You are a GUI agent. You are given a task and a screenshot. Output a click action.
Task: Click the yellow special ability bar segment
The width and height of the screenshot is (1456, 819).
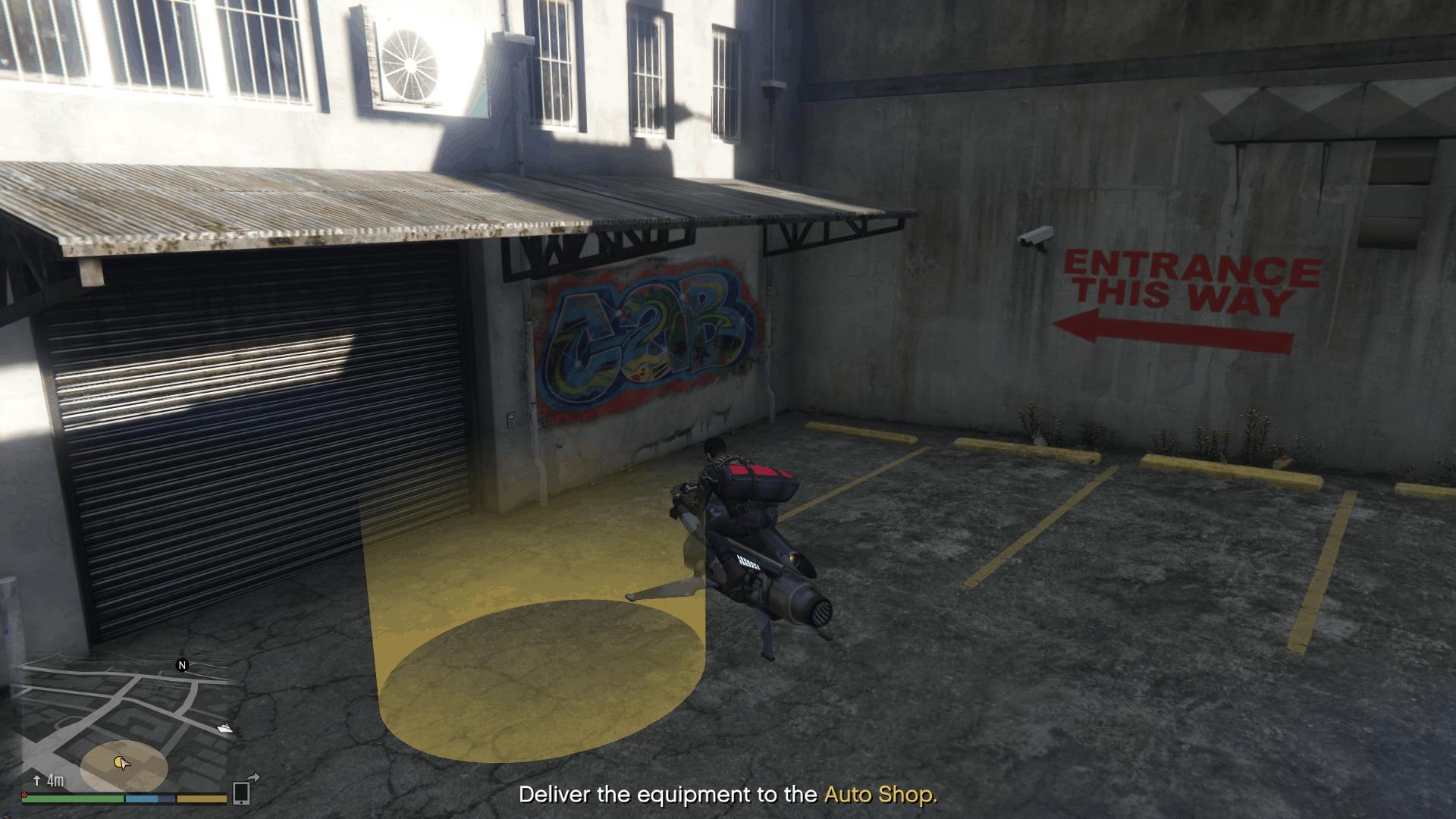coord(202,799)
